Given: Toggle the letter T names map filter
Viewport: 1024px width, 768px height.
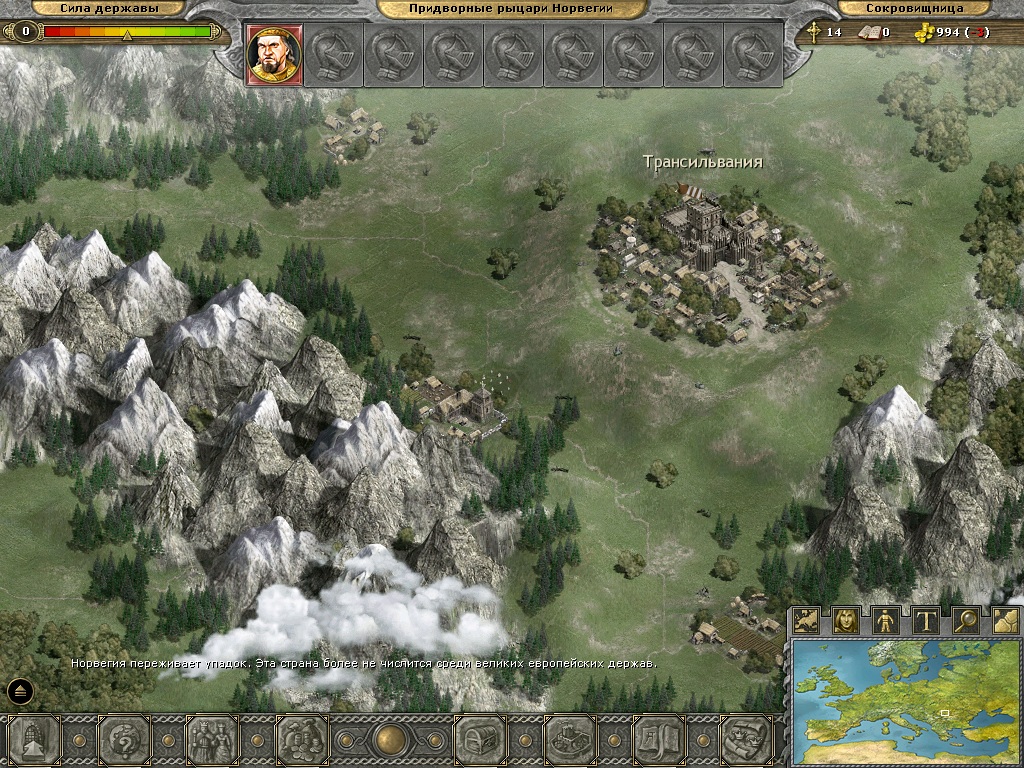Looking at the screenshot, I should (x=926, y=621).
